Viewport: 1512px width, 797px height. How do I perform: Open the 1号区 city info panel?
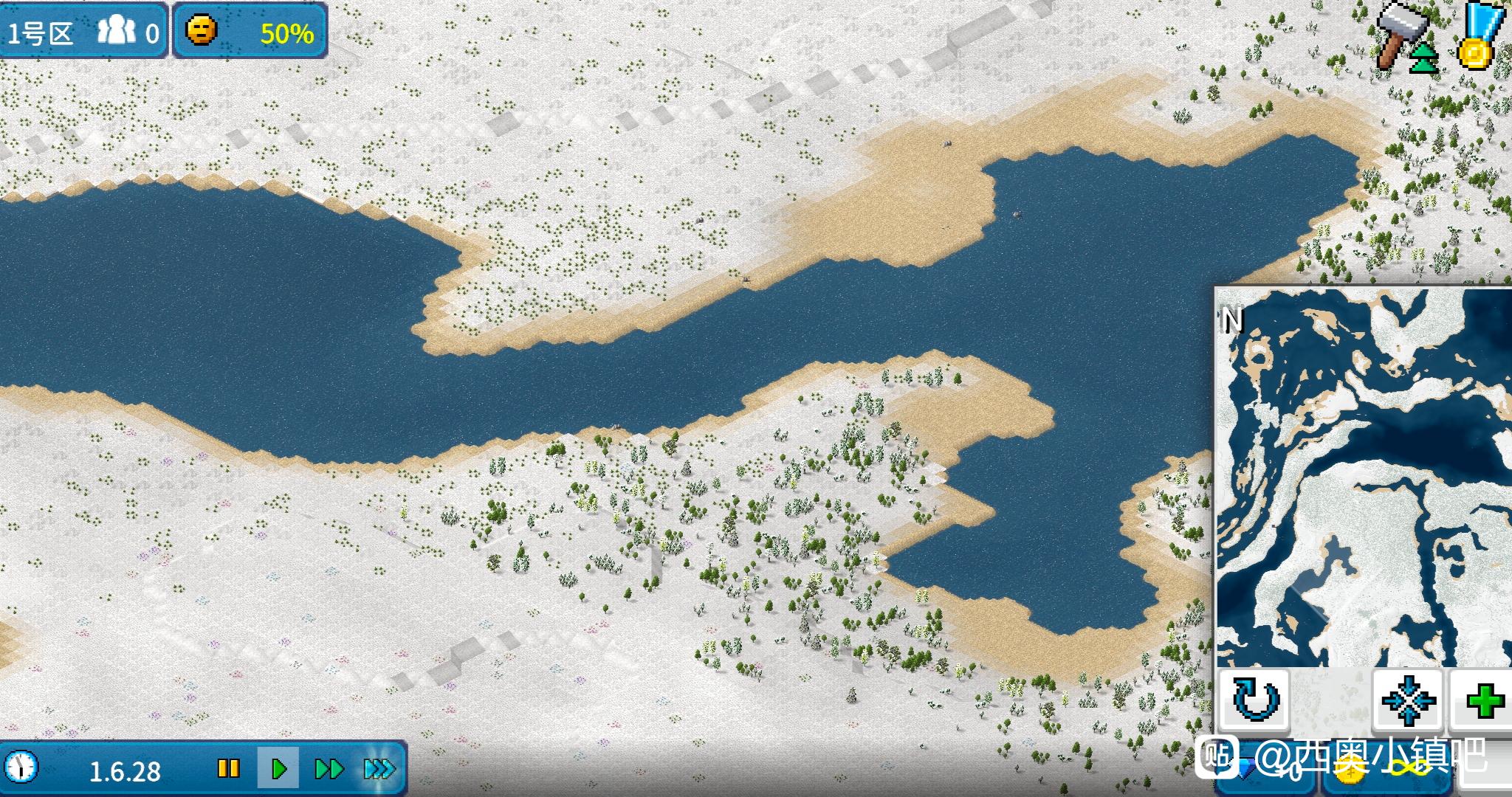83,32
